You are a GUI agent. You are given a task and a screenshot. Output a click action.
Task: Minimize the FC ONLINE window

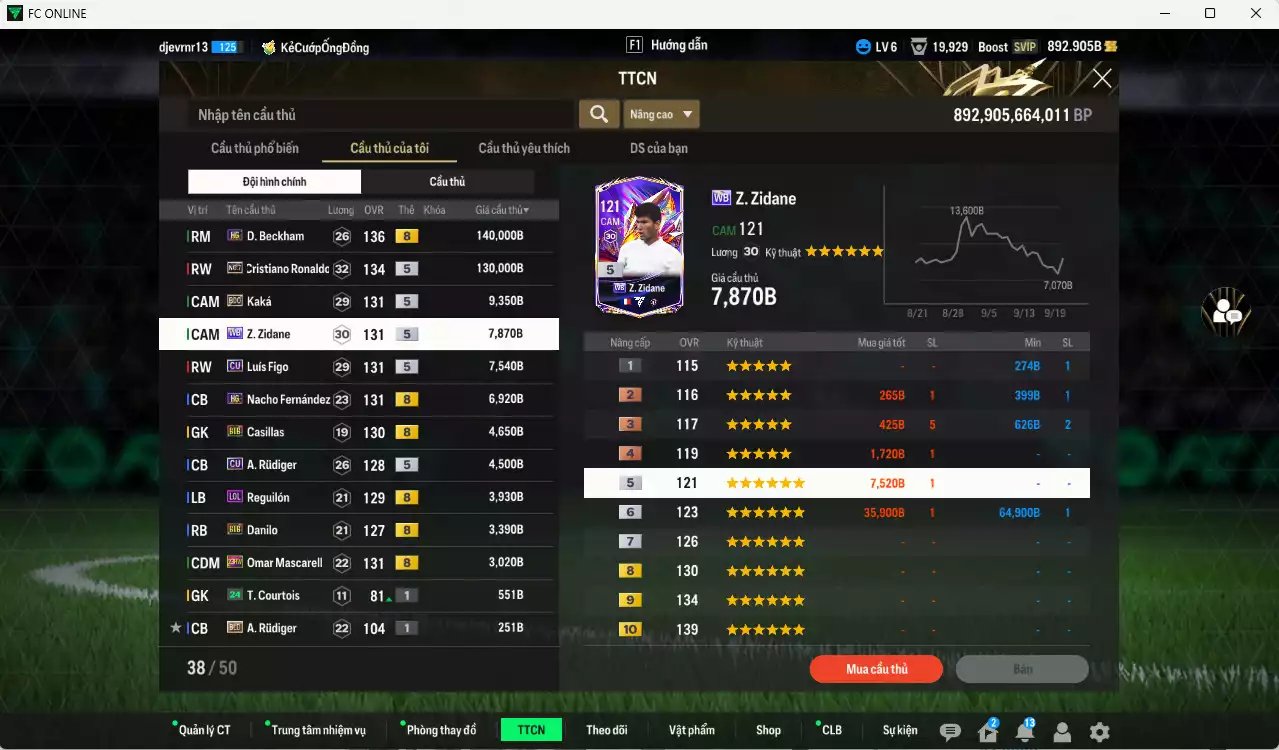click(1164, 13)
